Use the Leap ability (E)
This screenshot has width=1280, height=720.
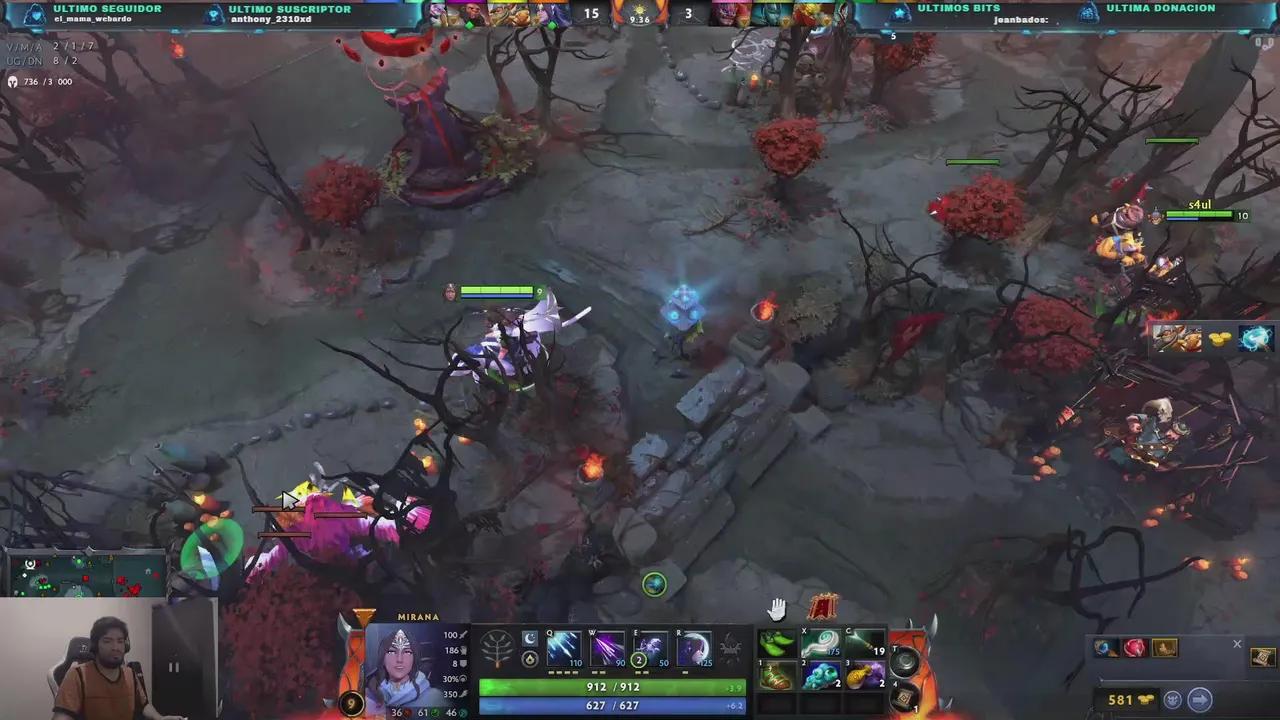point(651,650)
